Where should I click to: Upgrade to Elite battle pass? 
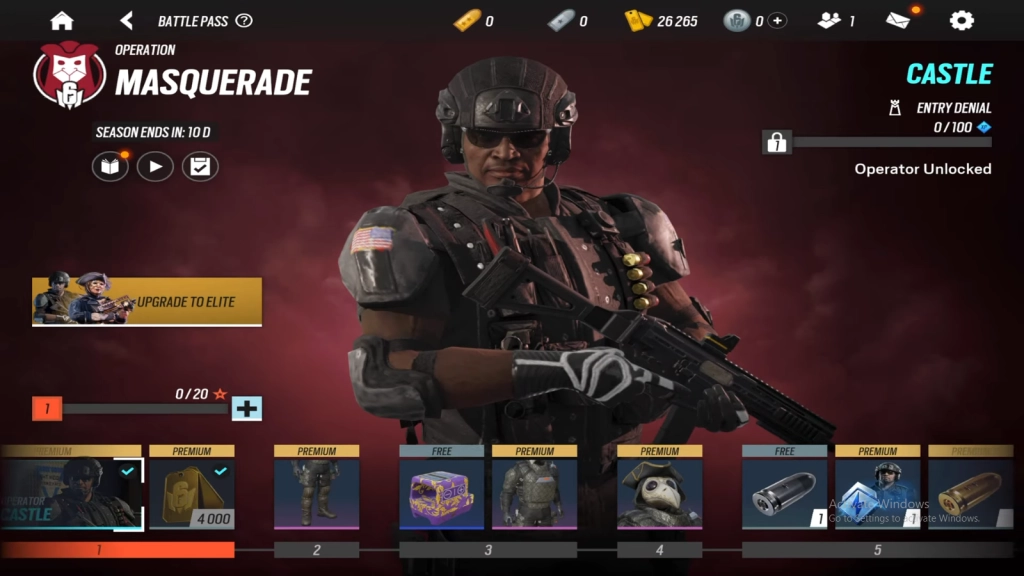click(x=147, y=301)
